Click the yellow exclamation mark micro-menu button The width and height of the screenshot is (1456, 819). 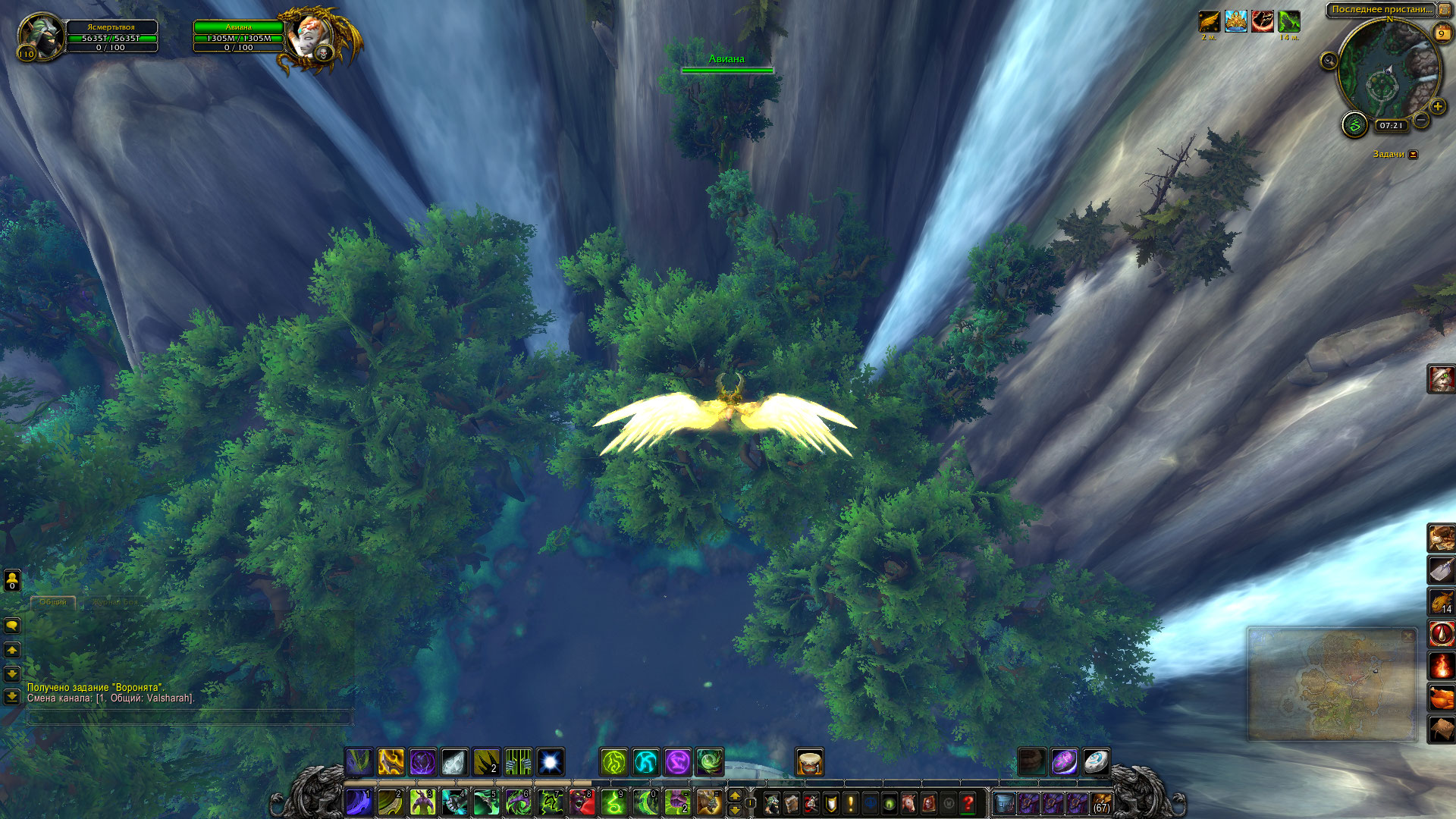coord(850,802)
